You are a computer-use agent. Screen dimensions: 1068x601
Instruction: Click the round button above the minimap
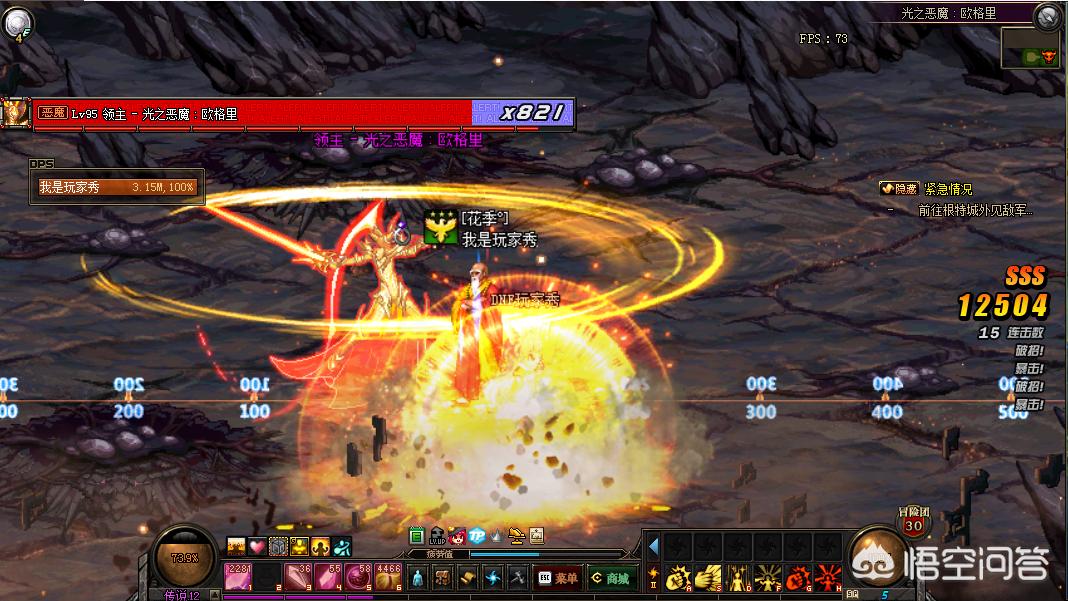(x=1047, y=15)
